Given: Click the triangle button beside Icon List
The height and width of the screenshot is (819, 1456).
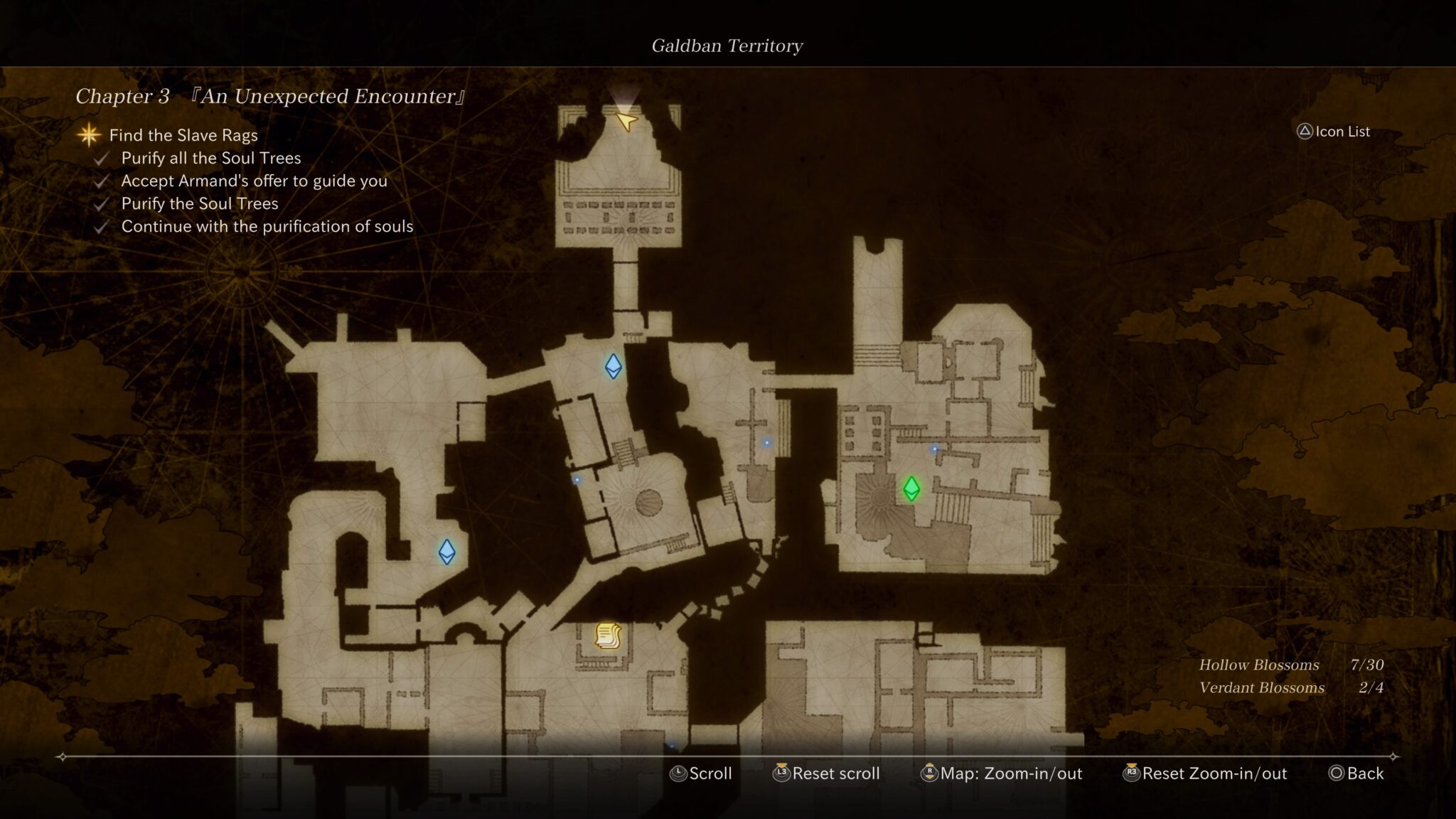Looking at the screenshot, I should point(1305,132).
